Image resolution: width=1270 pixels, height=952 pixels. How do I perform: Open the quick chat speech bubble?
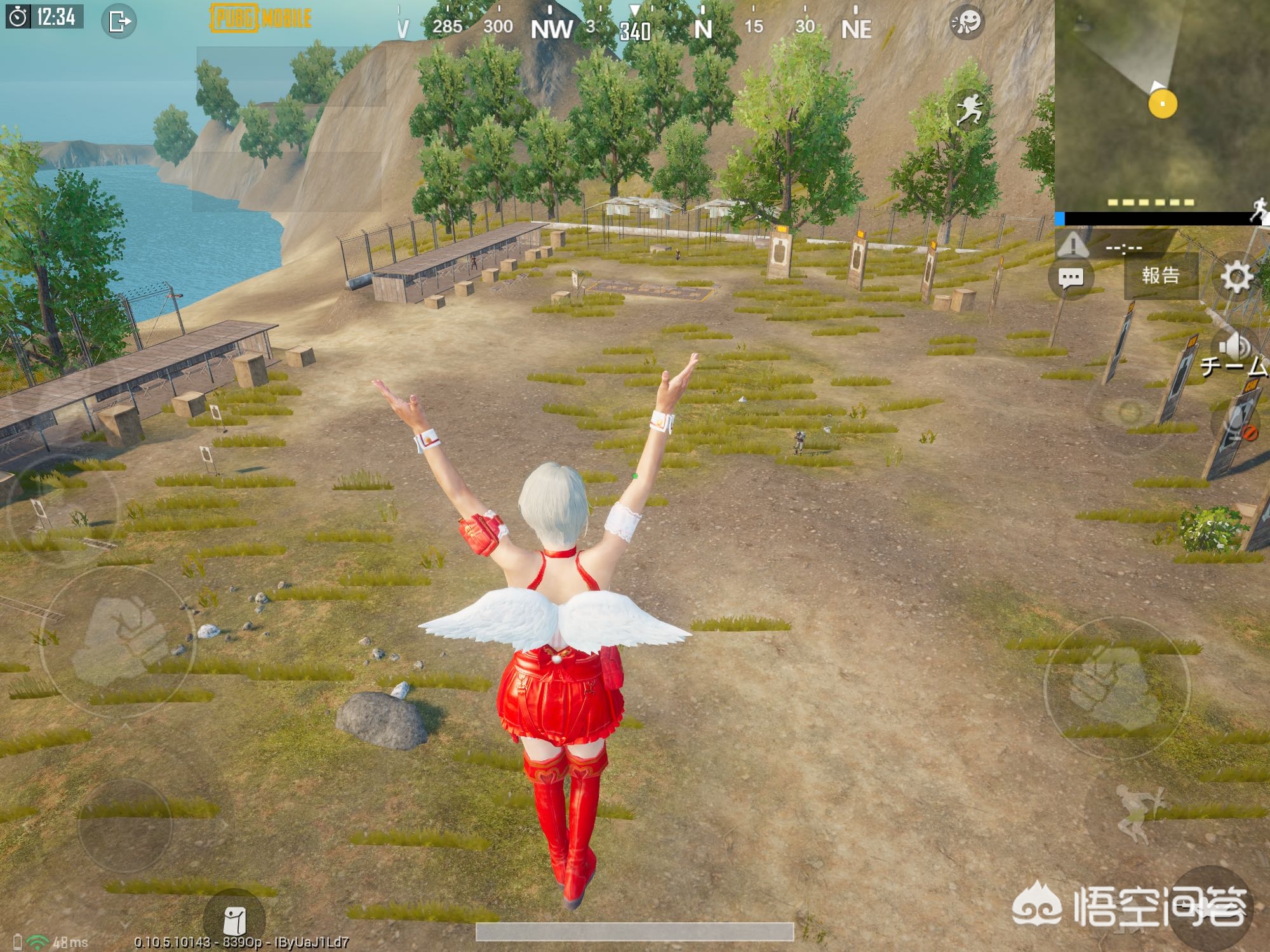coord(1071,277)
